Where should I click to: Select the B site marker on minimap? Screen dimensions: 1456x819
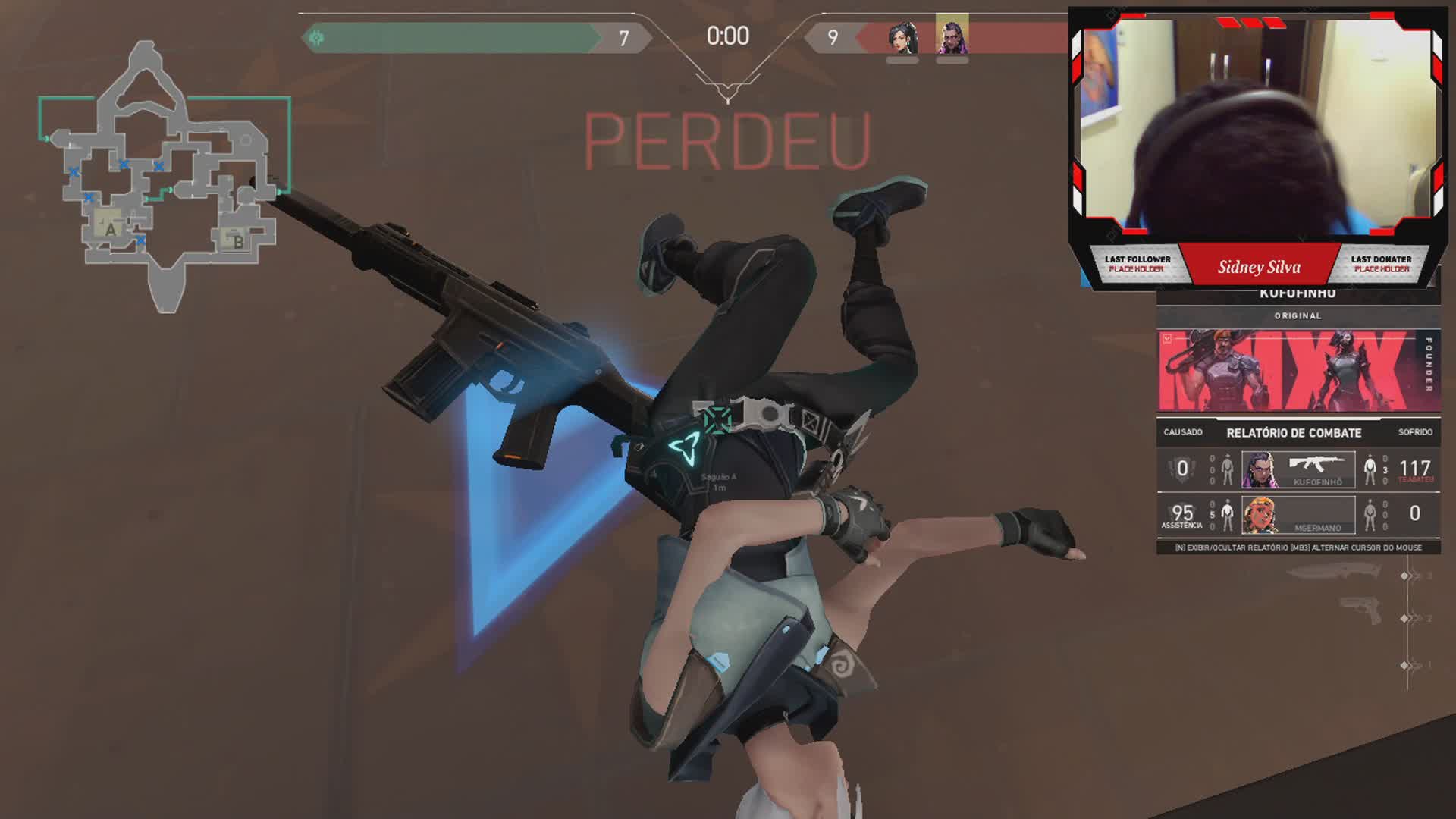click(237, 241)
